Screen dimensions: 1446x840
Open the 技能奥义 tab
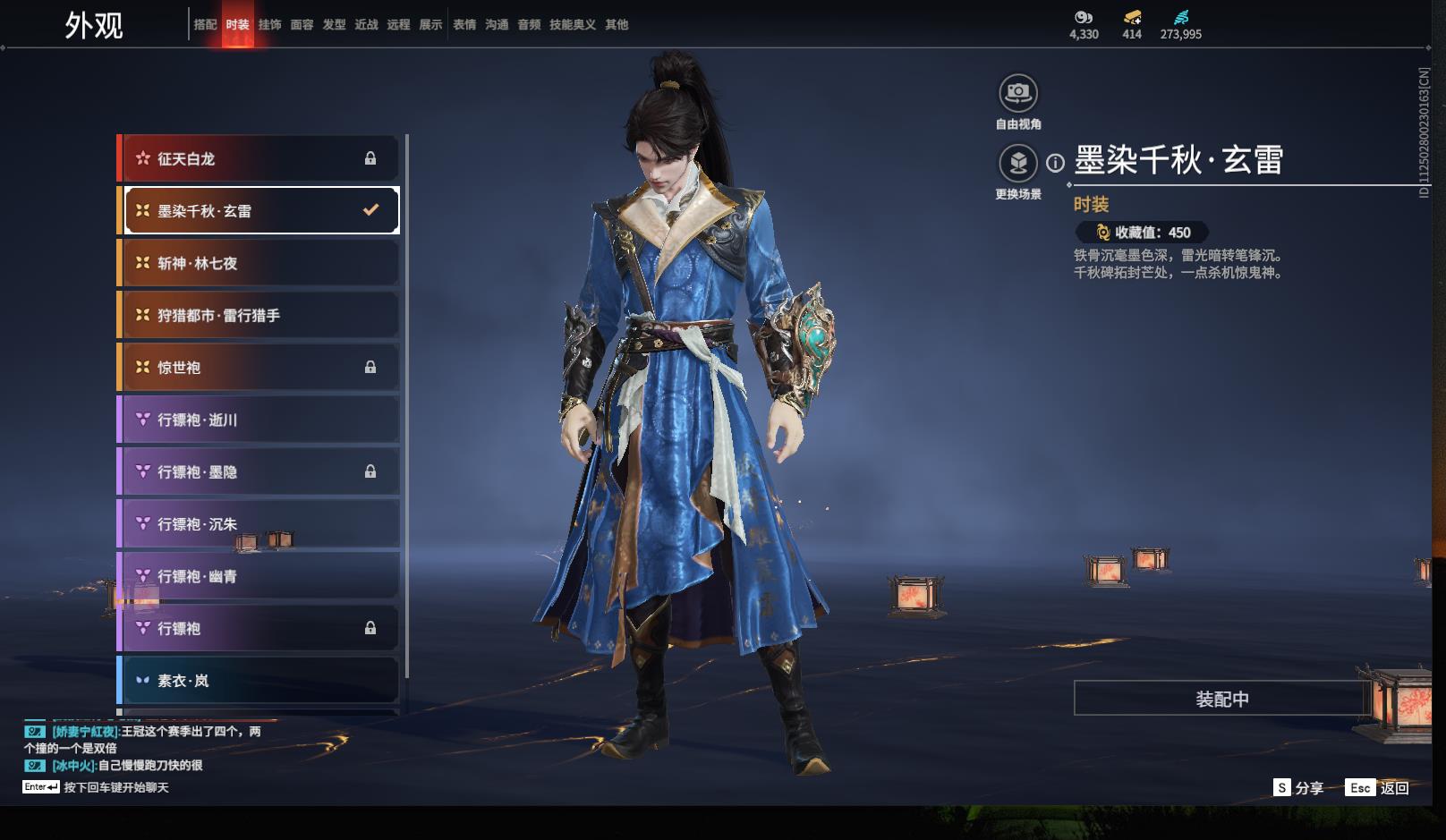tap(572, 25)
